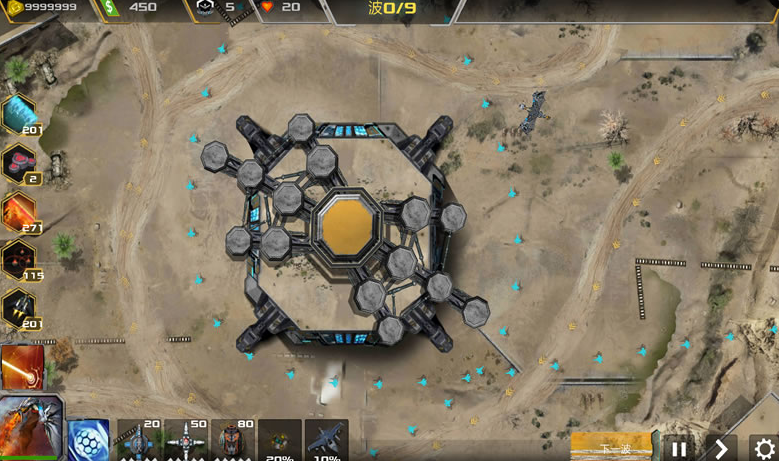Start the next wave with 下一波 button

click(611, 447)
